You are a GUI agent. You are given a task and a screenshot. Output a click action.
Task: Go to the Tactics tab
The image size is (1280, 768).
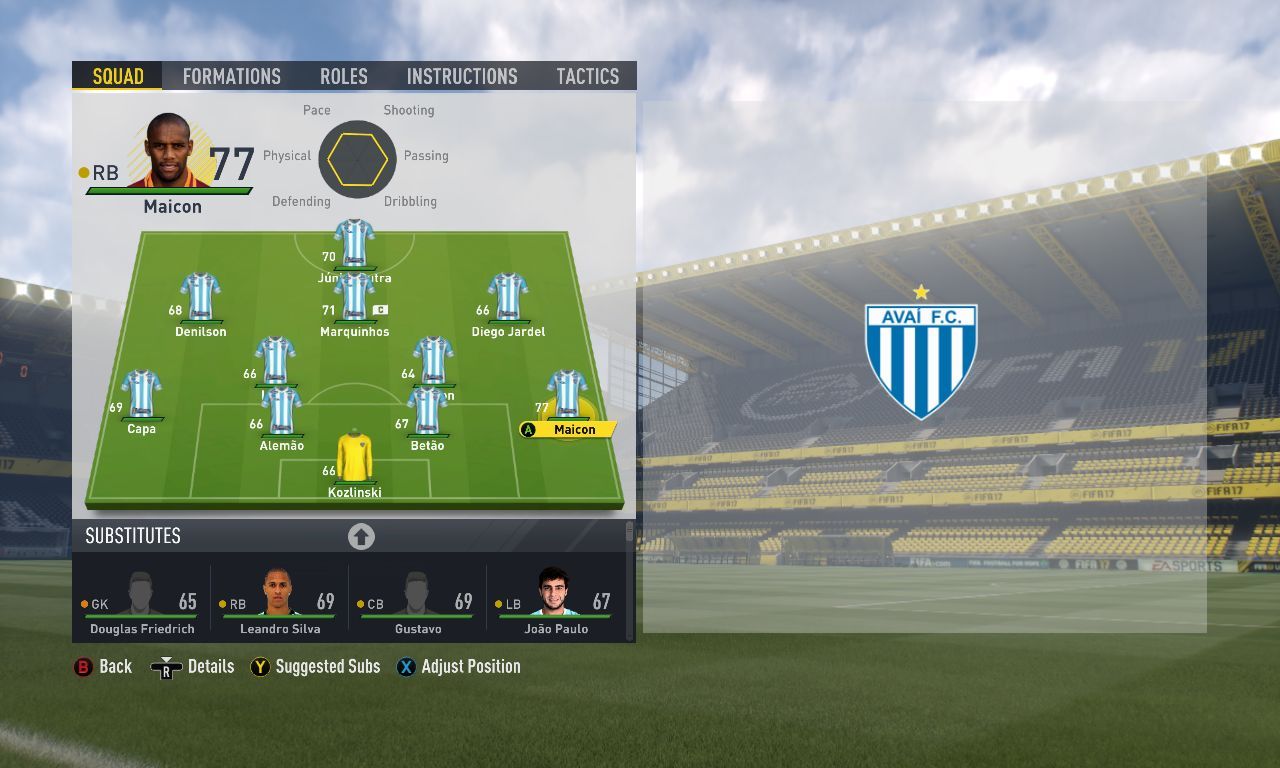click(587, 76)
